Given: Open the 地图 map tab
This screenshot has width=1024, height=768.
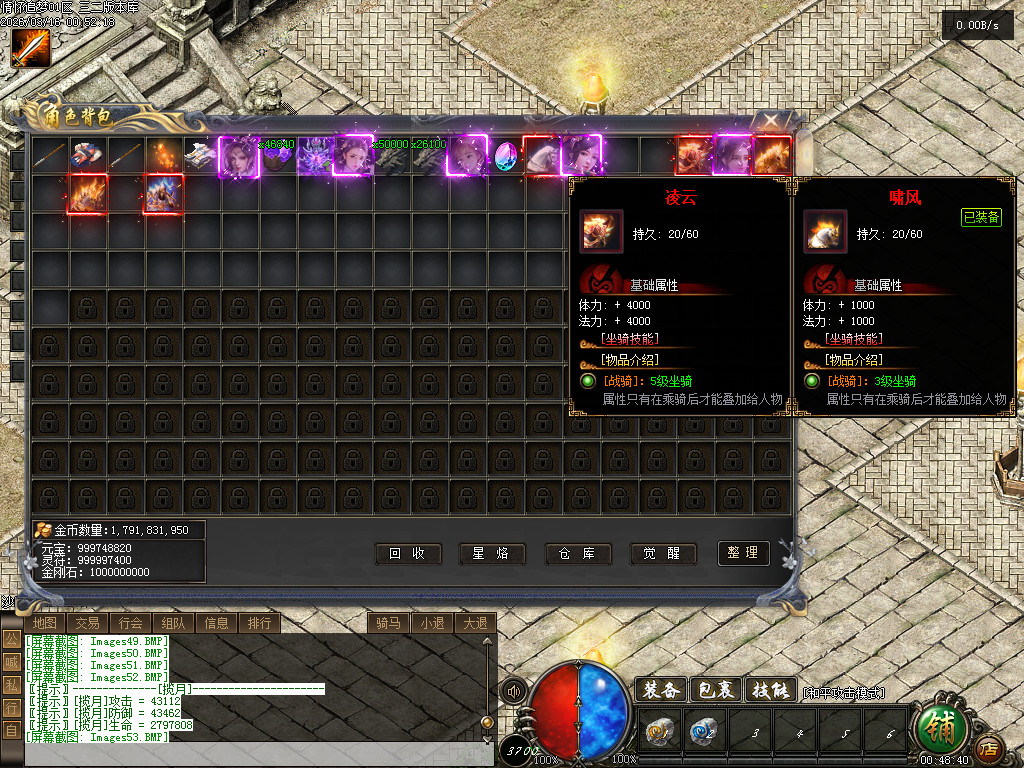Looking at the screenshot, I should pos(44,623).
